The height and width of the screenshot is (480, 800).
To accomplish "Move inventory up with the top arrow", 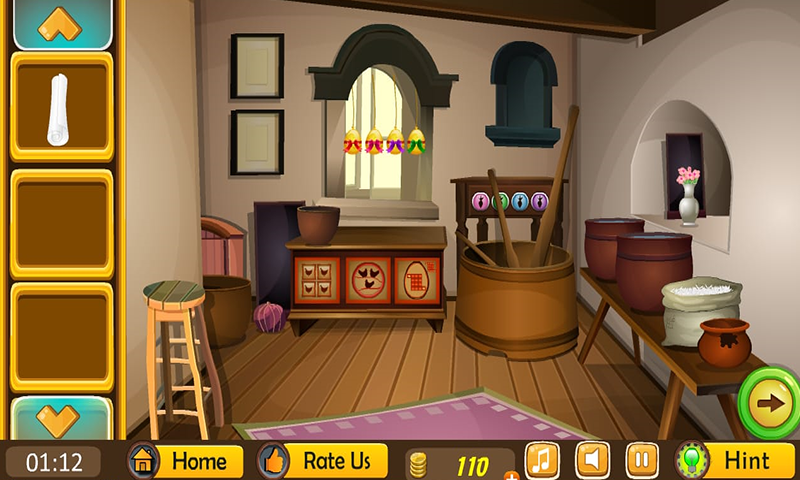I will tap(61, 24).
